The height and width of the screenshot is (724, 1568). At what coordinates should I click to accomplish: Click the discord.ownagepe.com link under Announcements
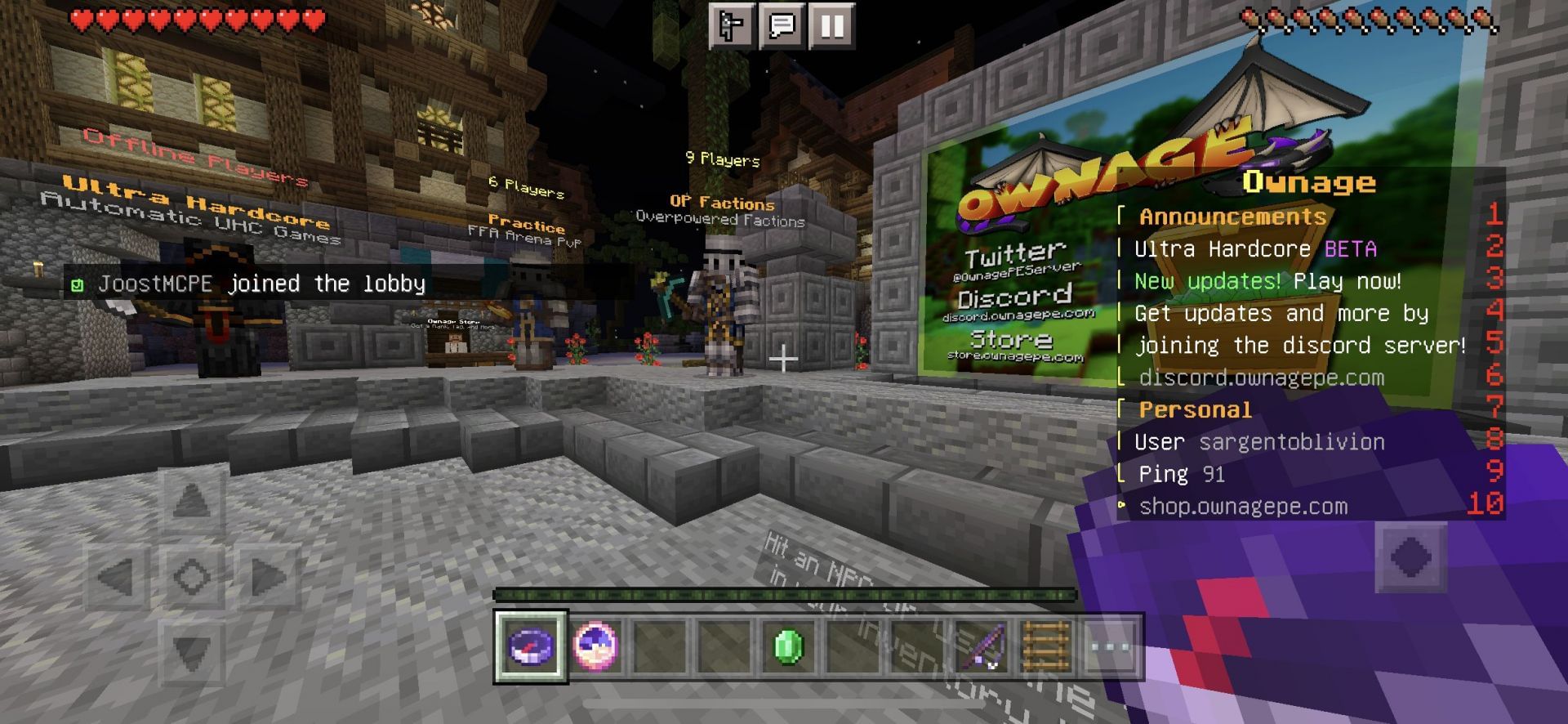point(1260,377)
